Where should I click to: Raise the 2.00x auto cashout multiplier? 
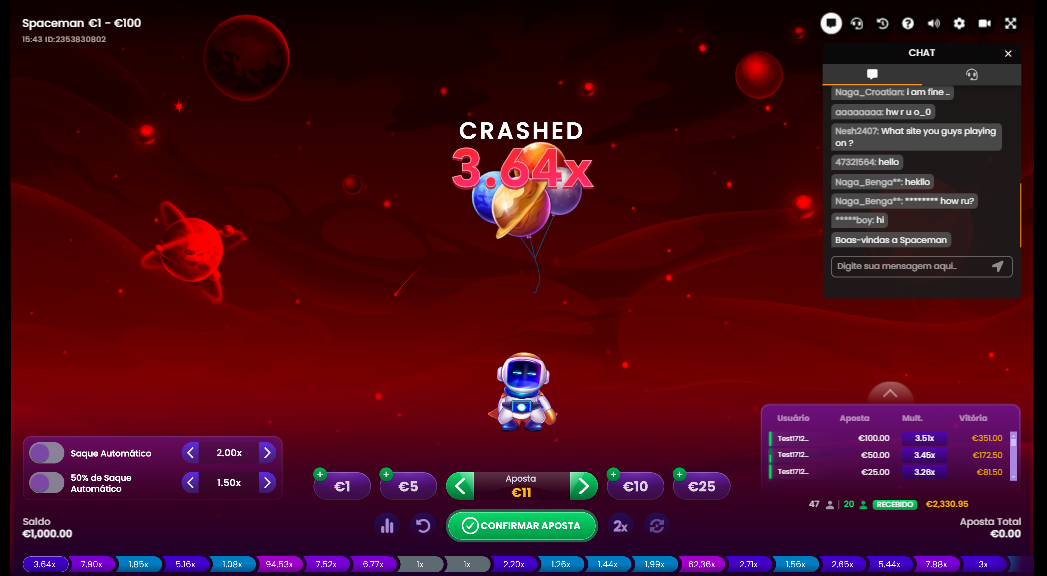pyautogui.click(x=267, y=453)
